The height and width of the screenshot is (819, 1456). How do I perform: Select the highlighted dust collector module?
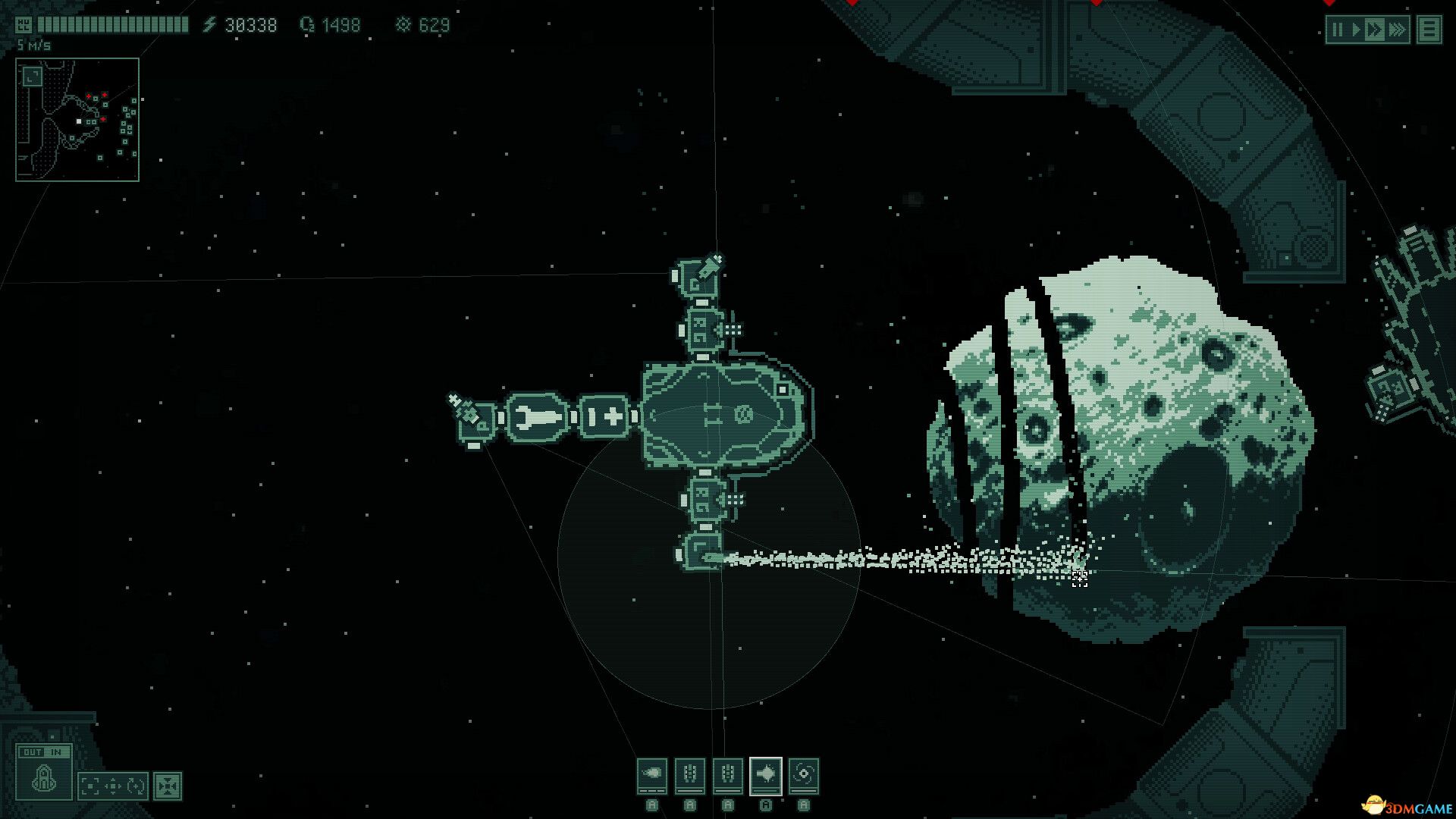point(766,776)
